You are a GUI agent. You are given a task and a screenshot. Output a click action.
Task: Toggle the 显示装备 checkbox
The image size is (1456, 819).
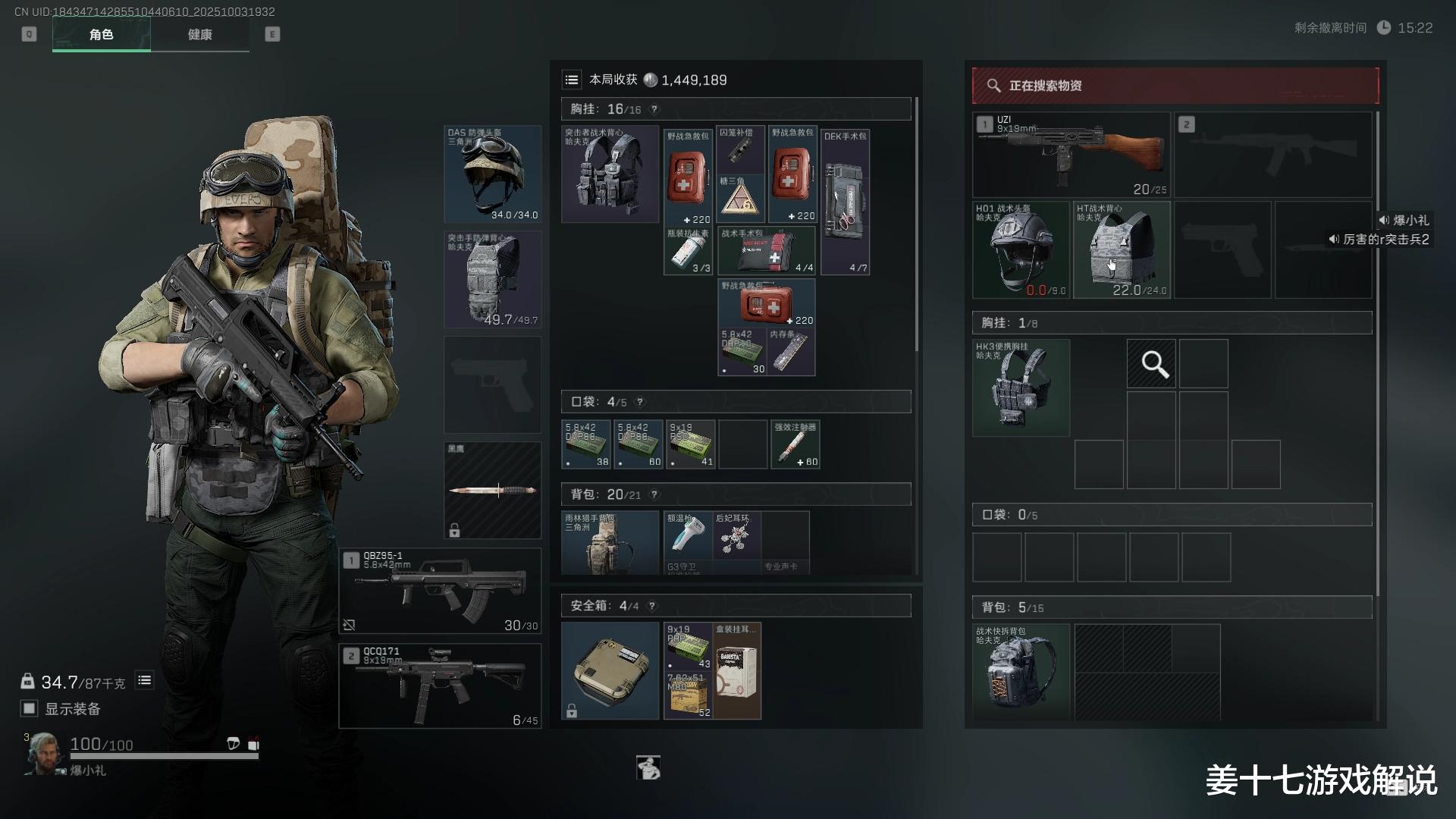coord(30,708)
